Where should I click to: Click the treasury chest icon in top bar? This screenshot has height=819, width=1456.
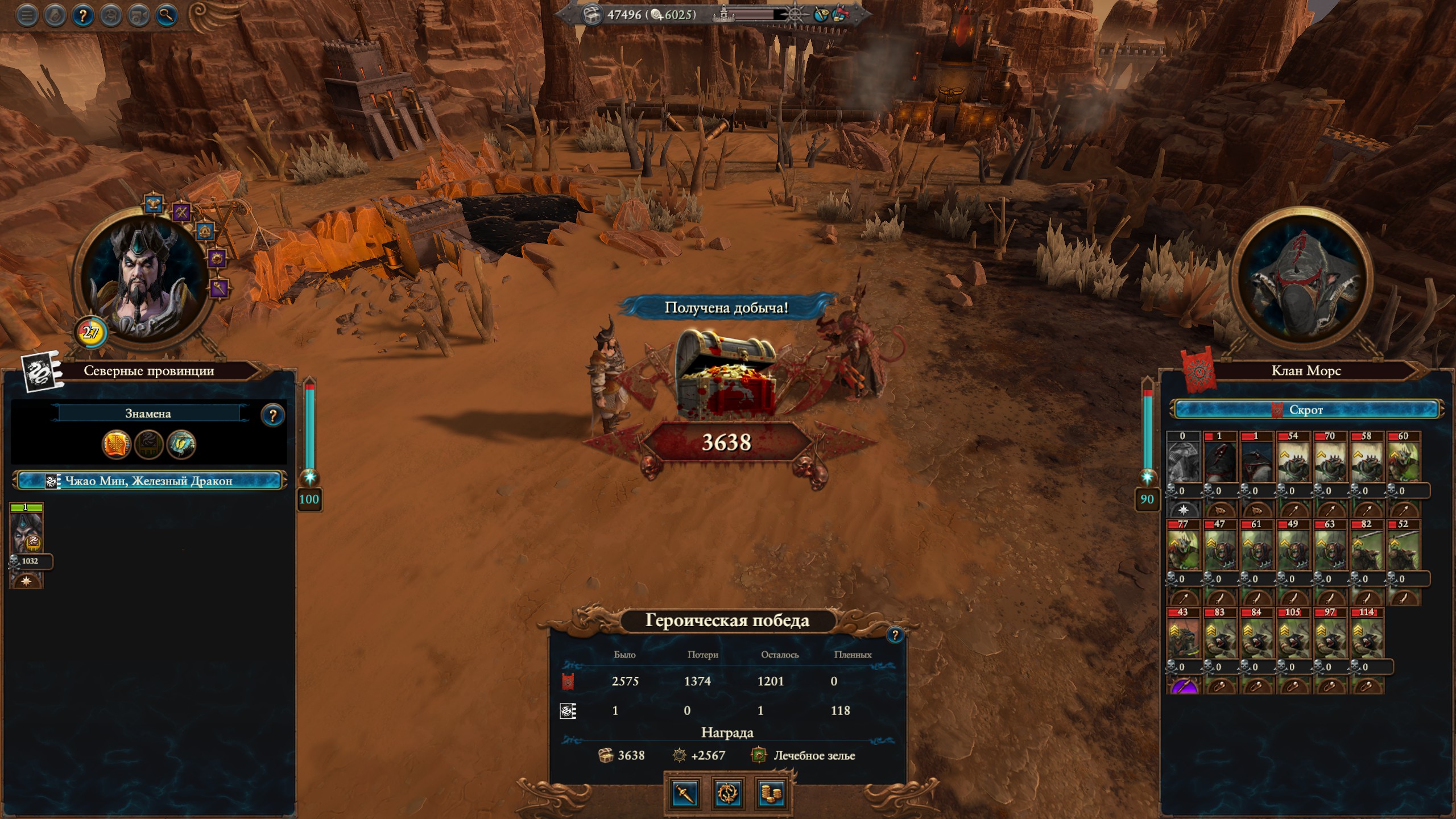pyautogui.click(x=591, y=15)
